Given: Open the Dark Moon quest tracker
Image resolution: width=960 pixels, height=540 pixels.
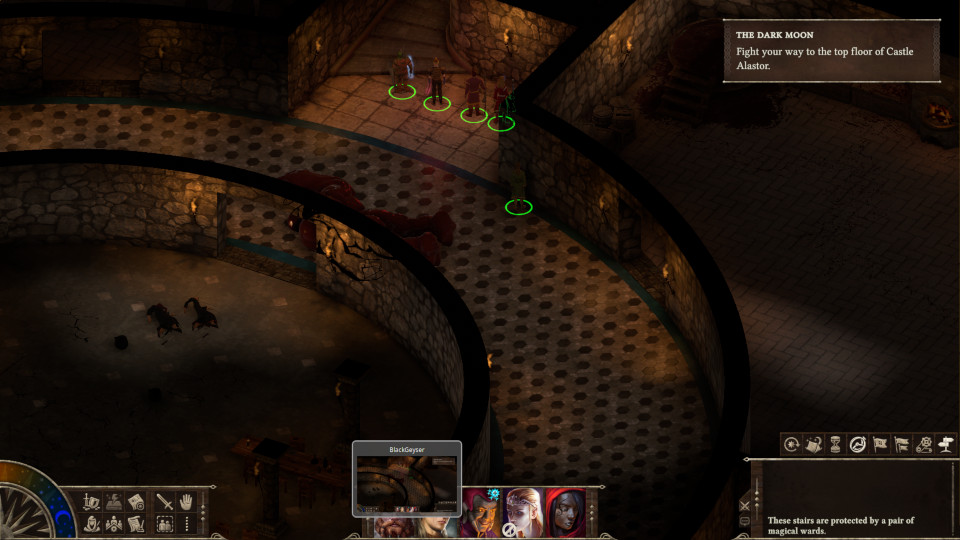Looking at the screenshot, I should tap(832, 50).
